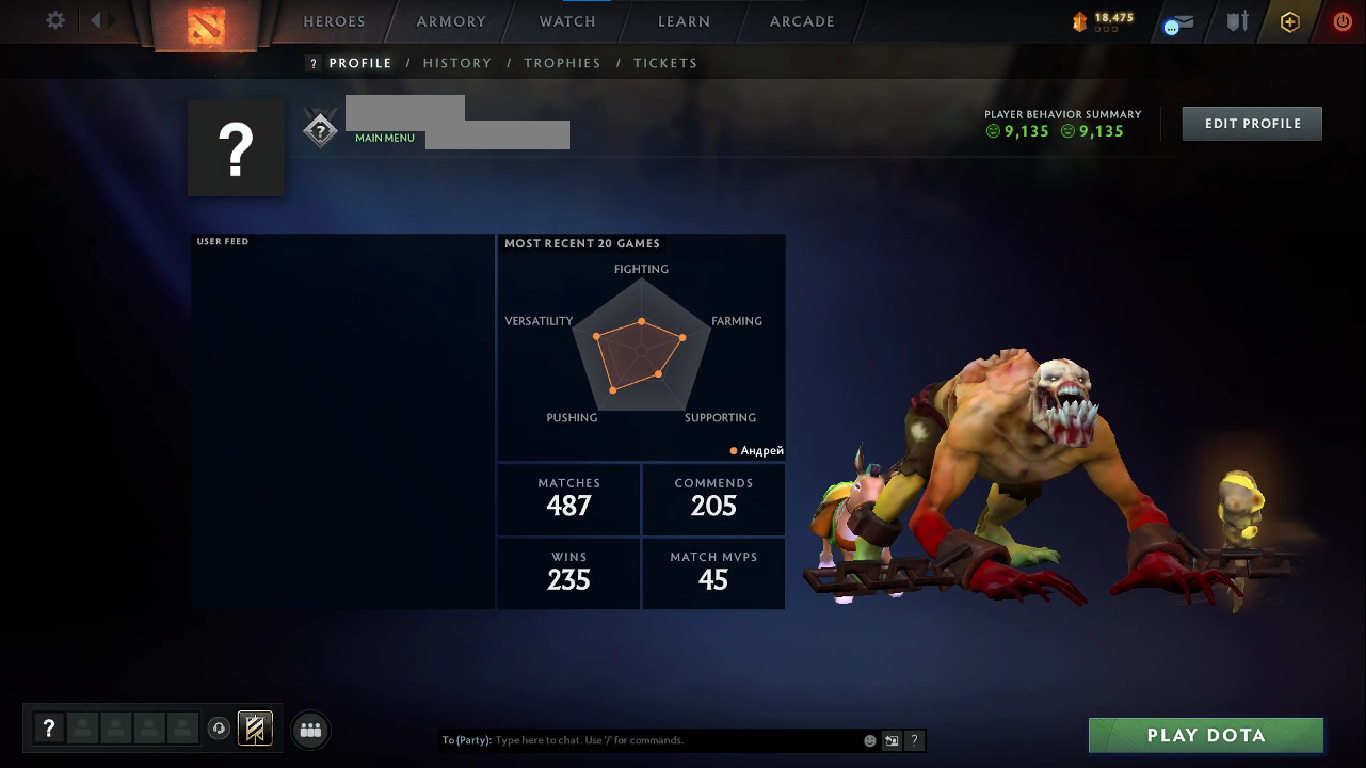Show the Trophies tab

[562, 63]
